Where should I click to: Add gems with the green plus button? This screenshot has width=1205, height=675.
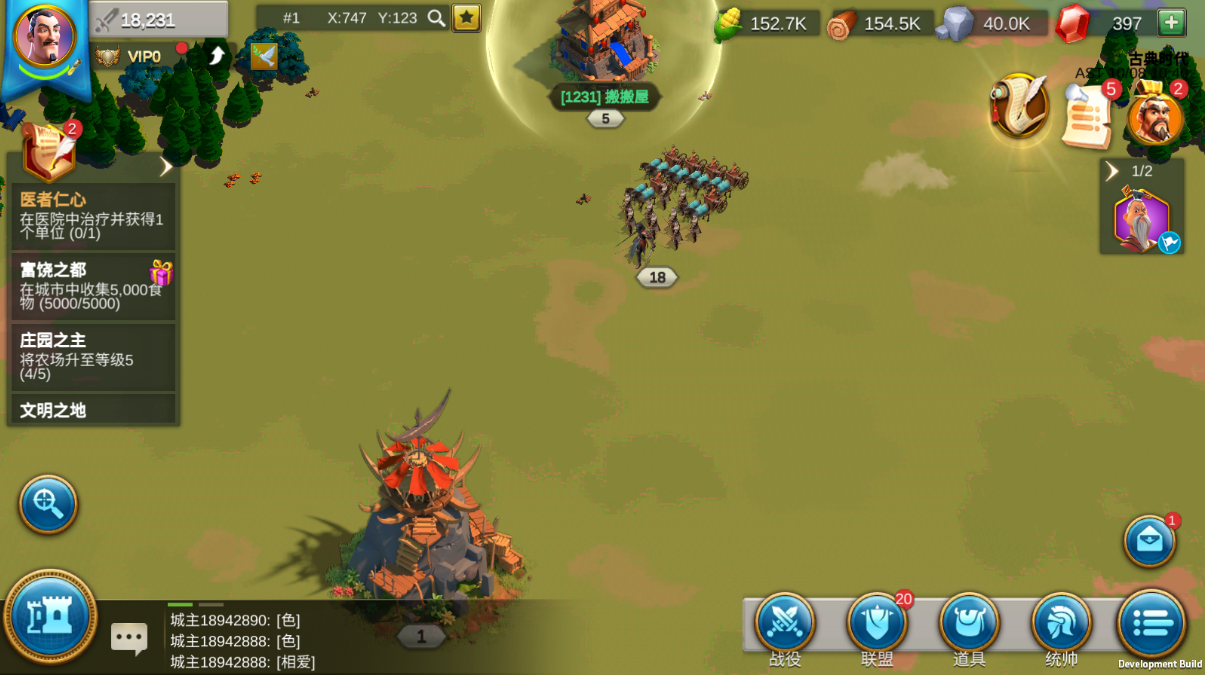click(1171, 23)
